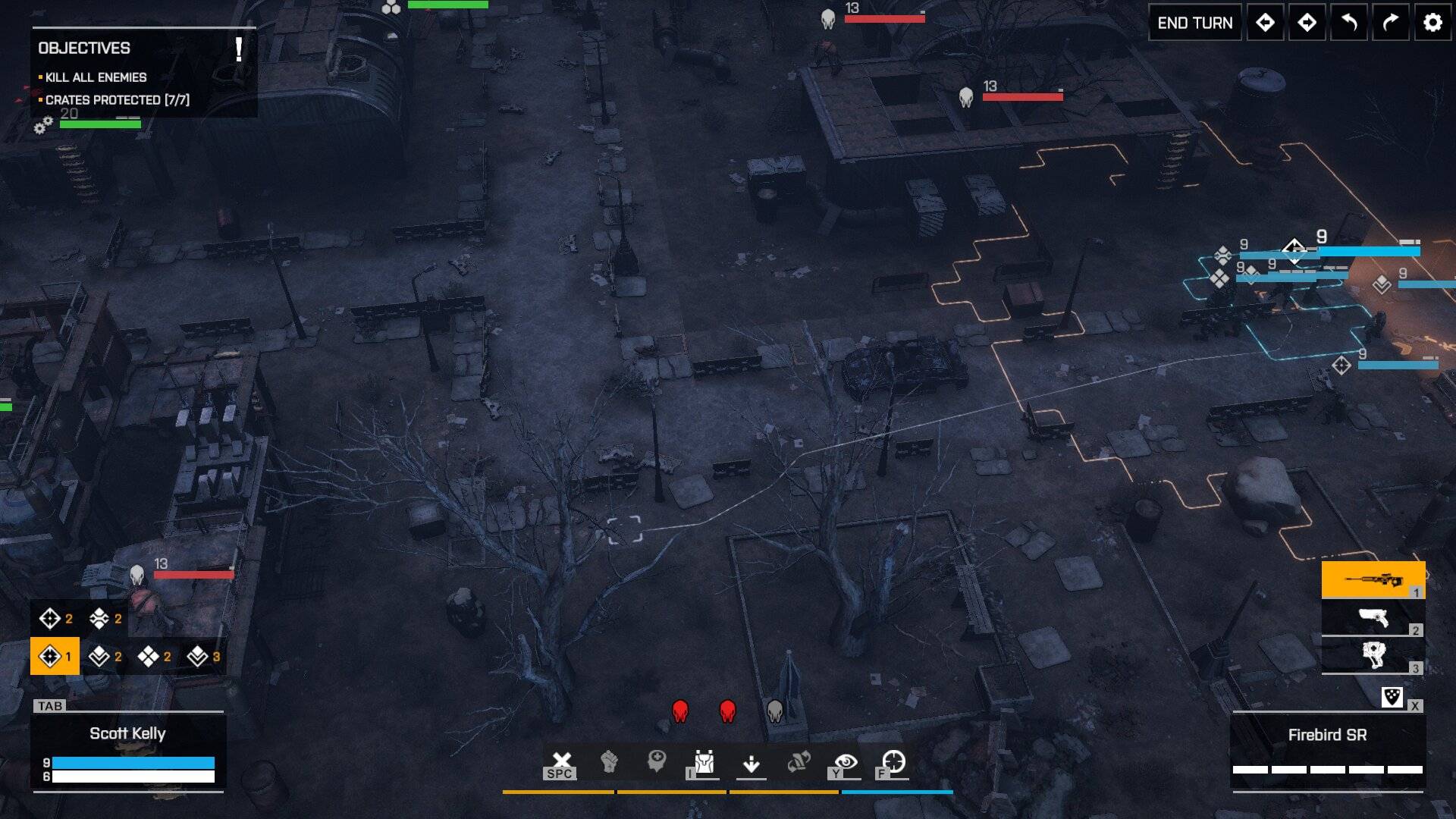Click the END TURN button

point(1194,23)
